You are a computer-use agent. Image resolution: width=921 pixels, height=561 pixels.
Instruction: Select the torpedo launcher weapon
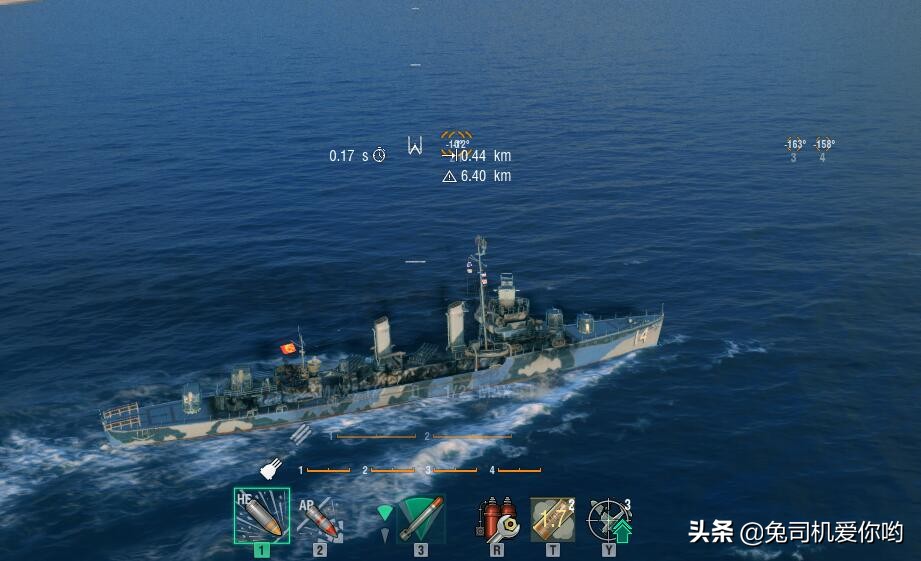pos(421,519)
